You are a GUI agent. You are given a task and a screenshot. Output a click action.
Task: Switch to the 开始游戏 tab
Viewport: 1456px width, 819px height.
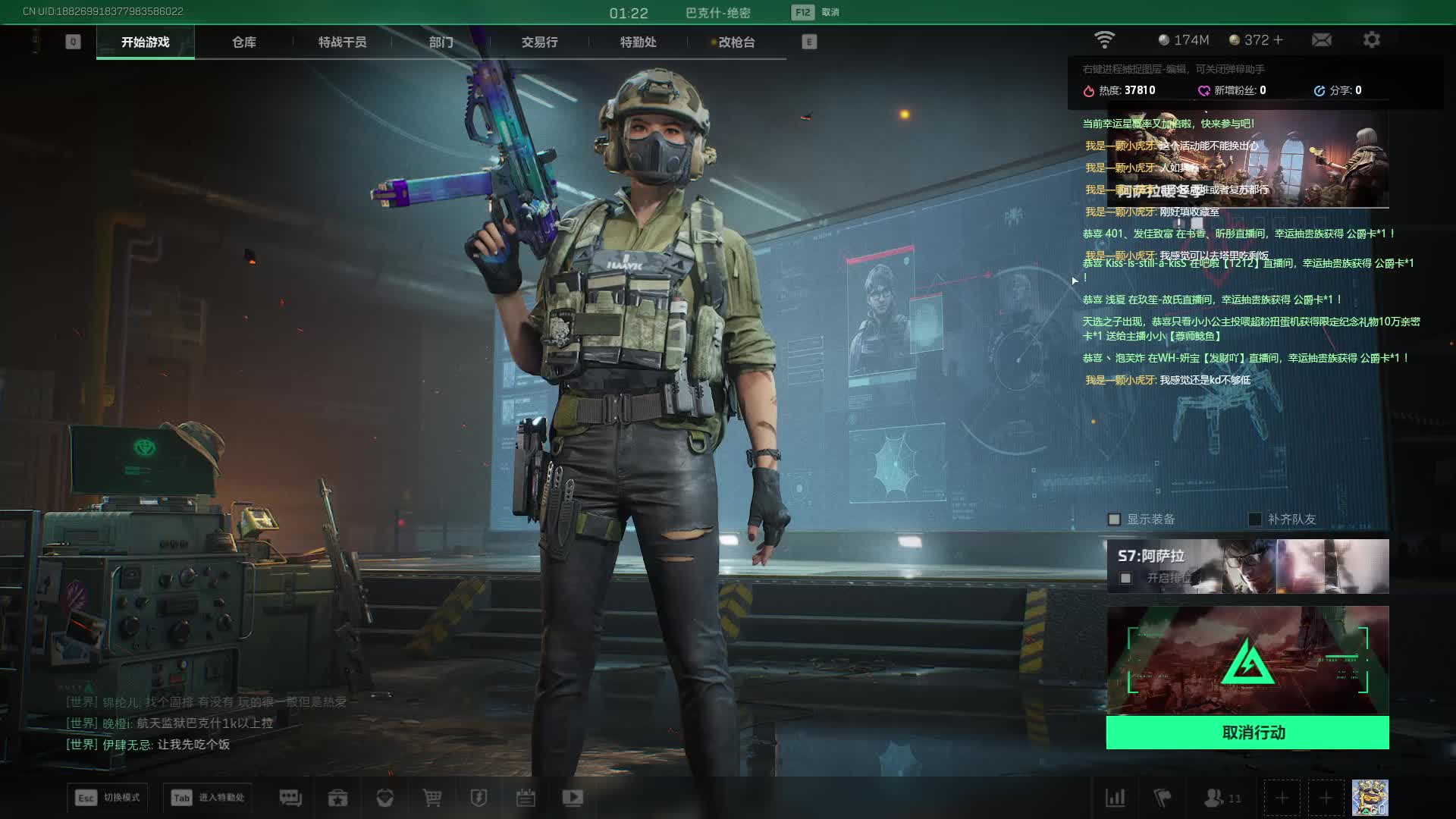[x=145, y=42]
